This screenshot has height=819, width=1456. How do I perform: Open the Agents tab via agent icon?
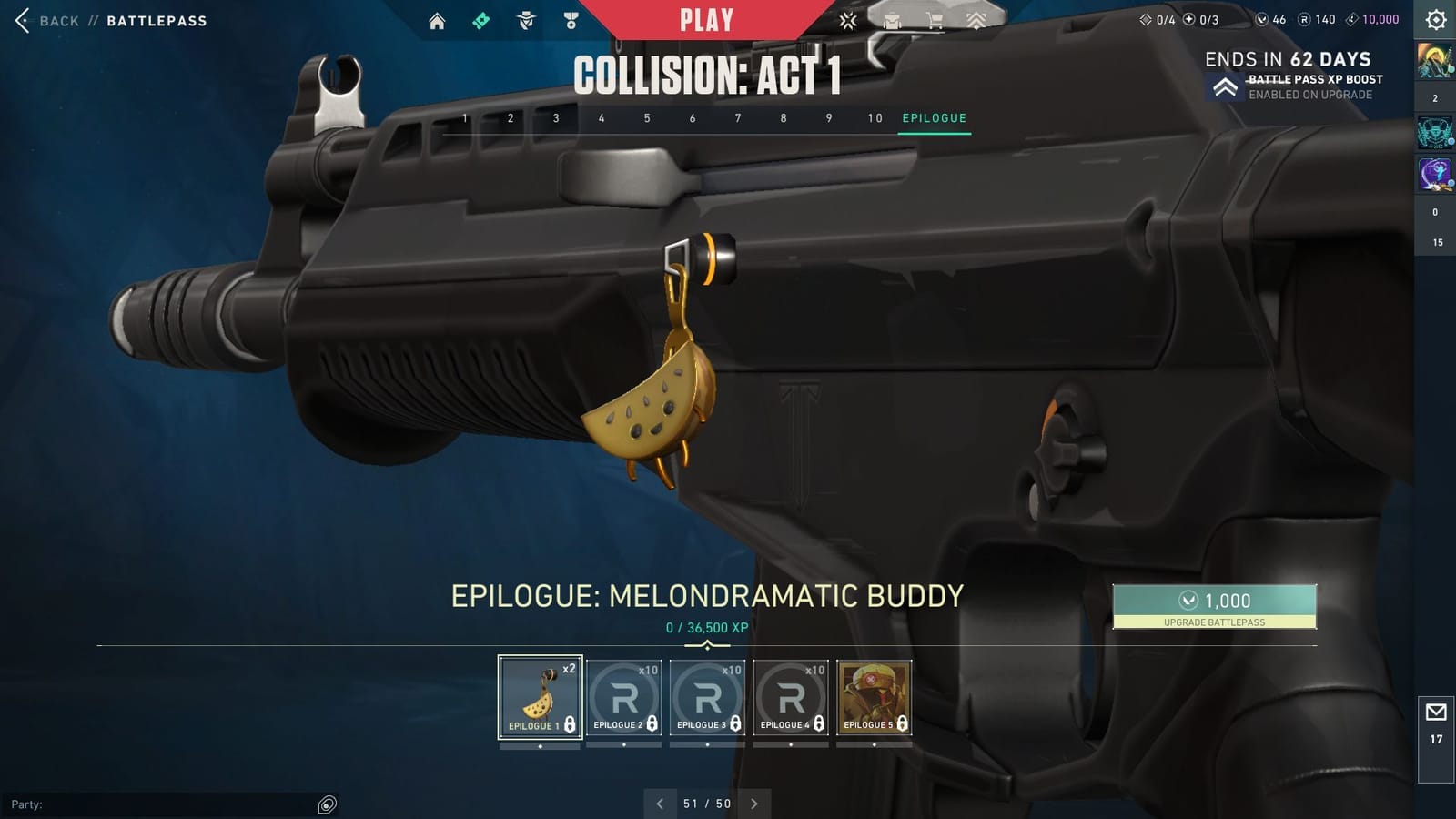525,20
